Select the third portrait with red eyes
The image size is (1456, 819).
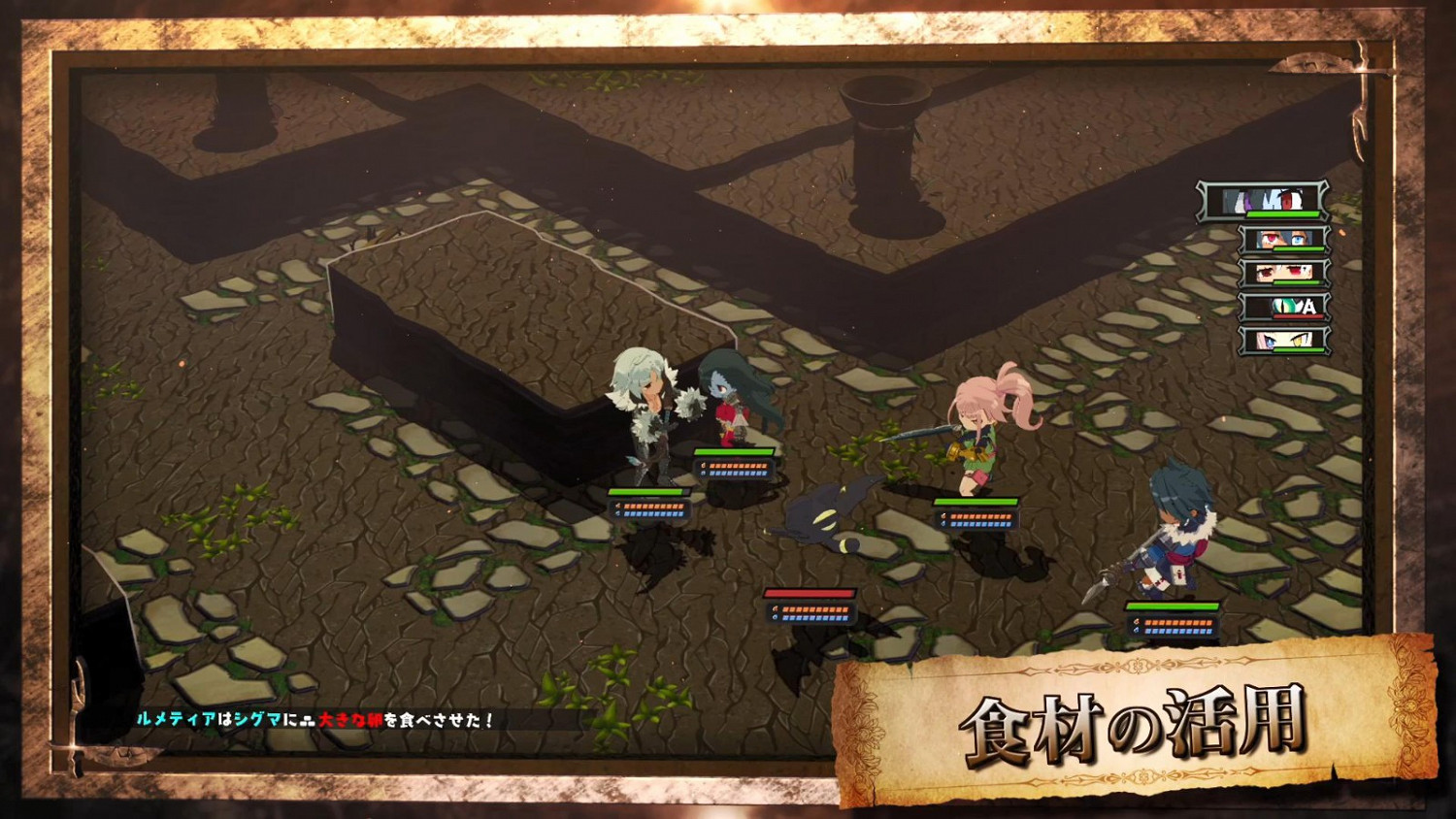coord(1283,275)
